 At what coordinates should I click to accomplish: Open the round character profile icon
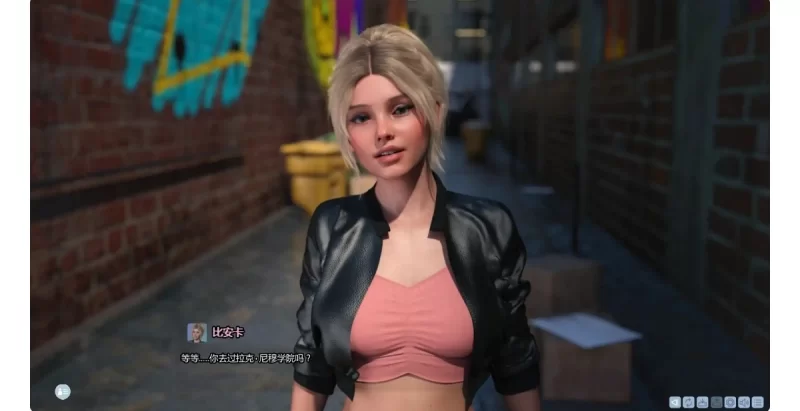[63, 391]
